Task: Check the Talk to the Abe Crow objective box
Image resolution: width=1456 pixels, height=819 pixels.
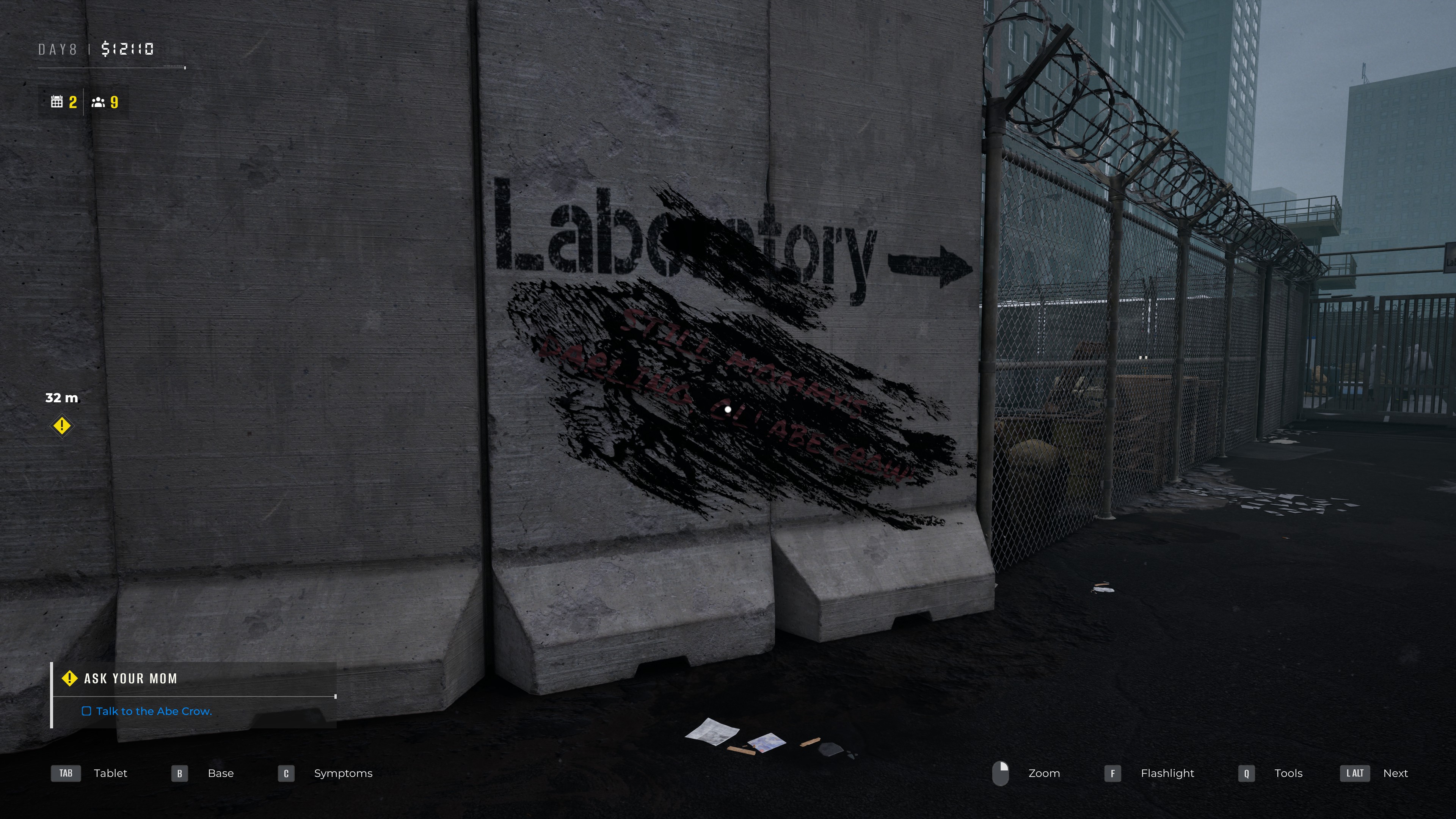Action: coord(88,711)
